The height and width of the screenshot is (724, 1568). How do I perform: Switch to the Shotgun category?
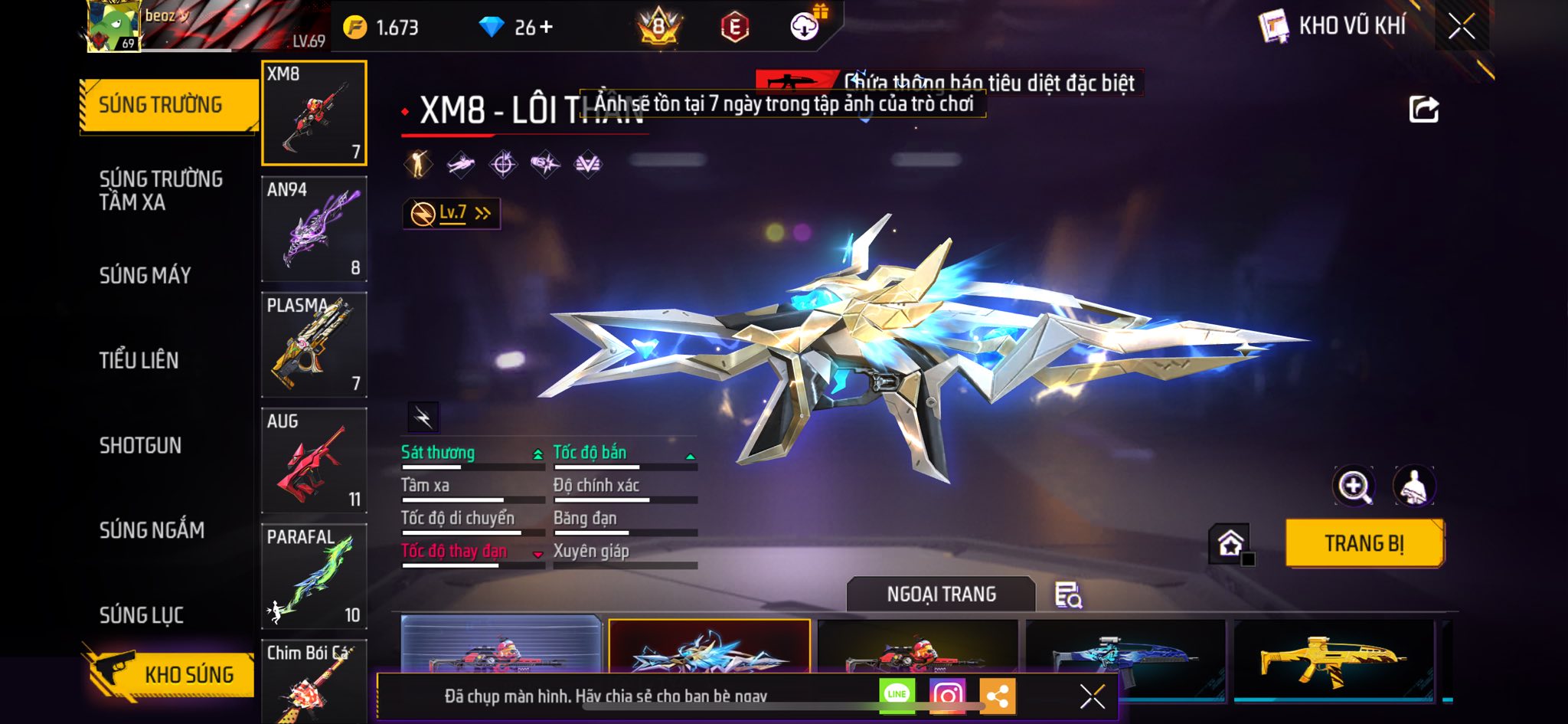coord(140,445)
